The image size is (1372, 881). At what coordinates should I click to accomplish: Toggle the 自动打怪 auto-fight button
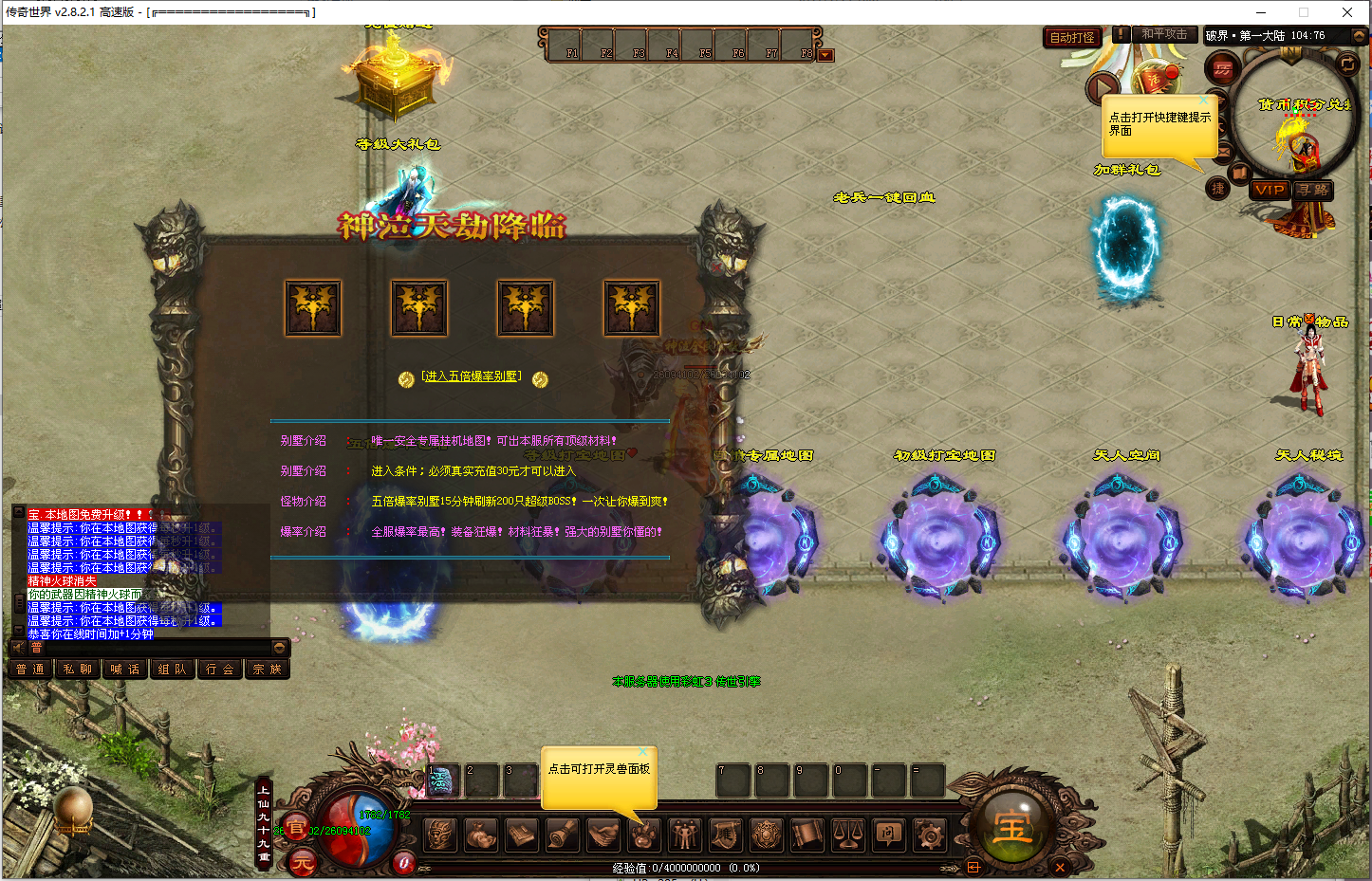1072,37
